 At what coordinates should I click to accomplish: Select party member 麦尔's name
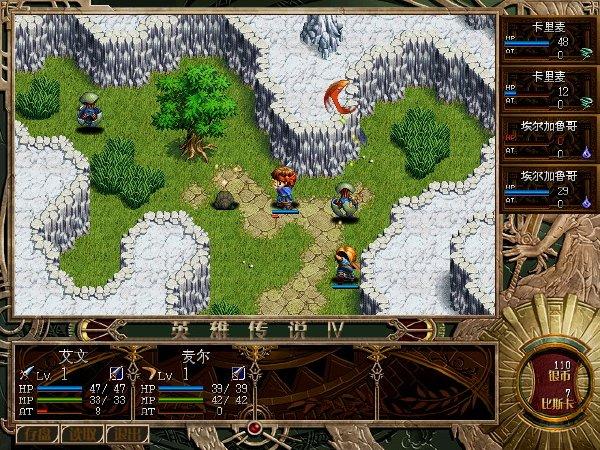[x=195, y=354]
